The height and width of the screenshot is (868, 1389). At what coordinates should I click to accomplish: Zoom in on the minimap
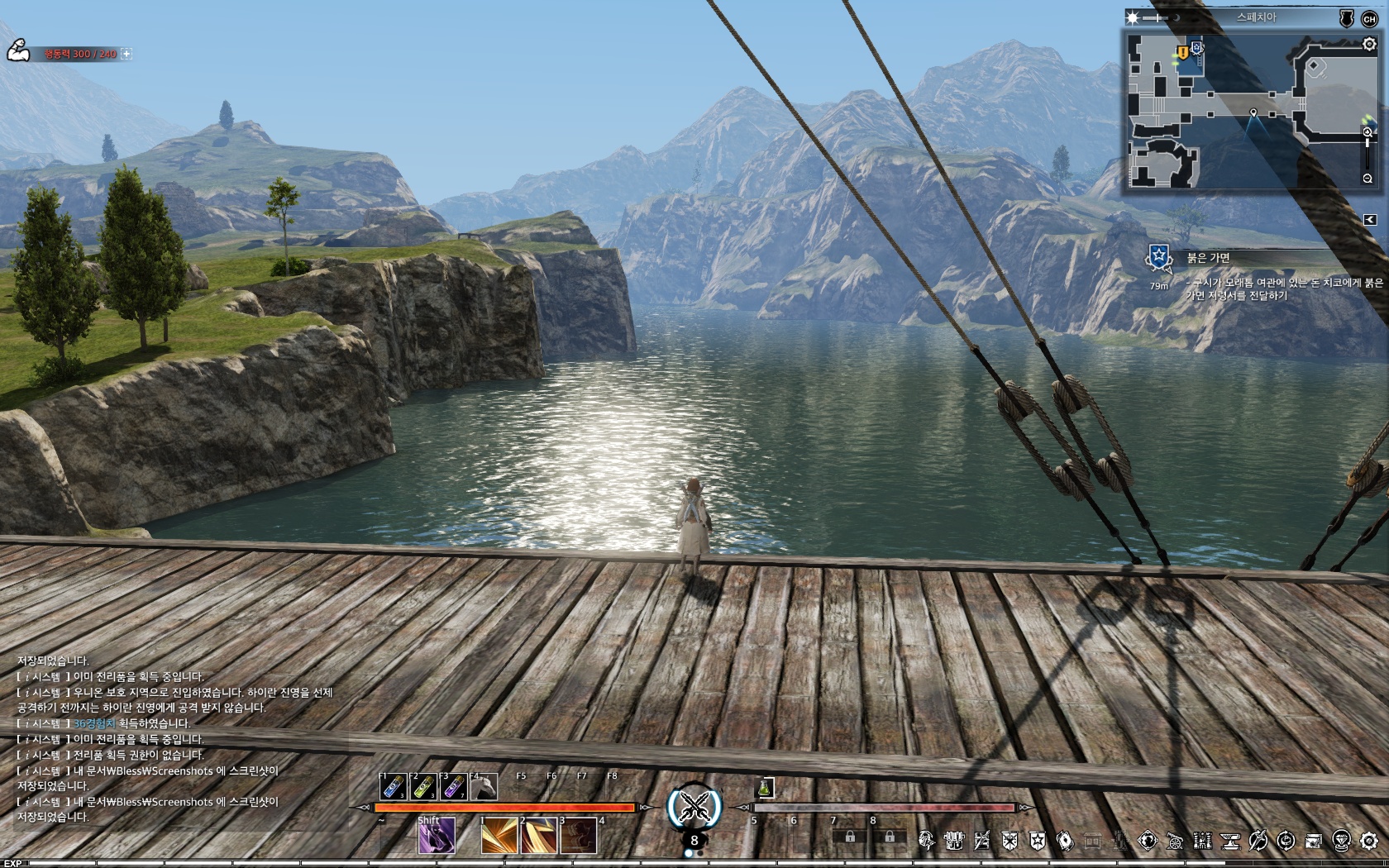coord(1368,132)
